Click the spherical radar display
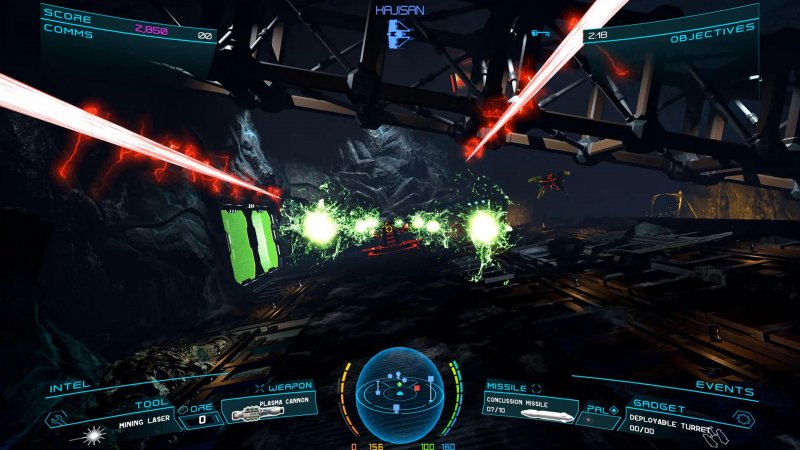 point(400,394)
